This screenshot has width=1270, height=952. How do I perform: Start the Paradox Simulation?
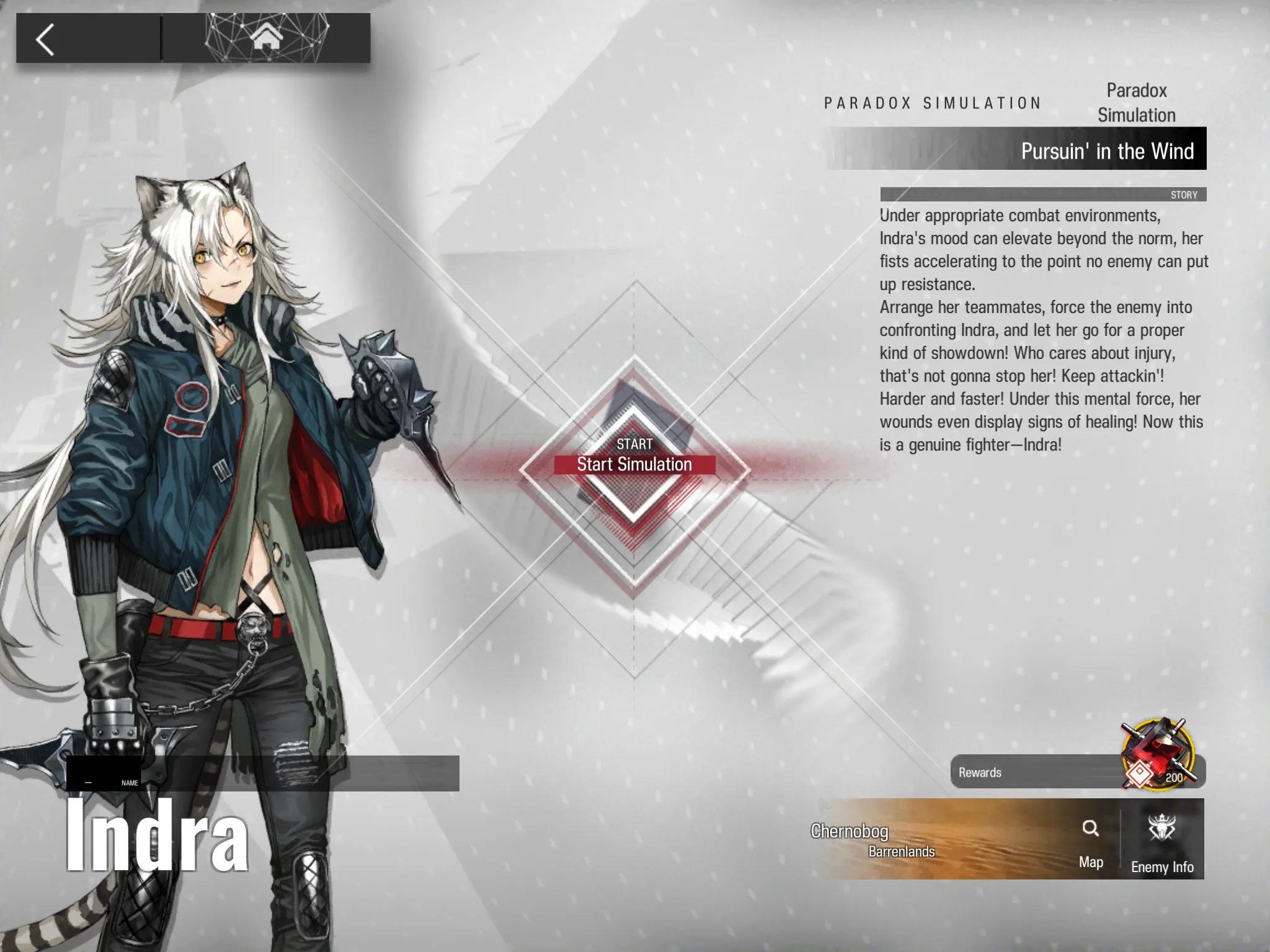634,464
